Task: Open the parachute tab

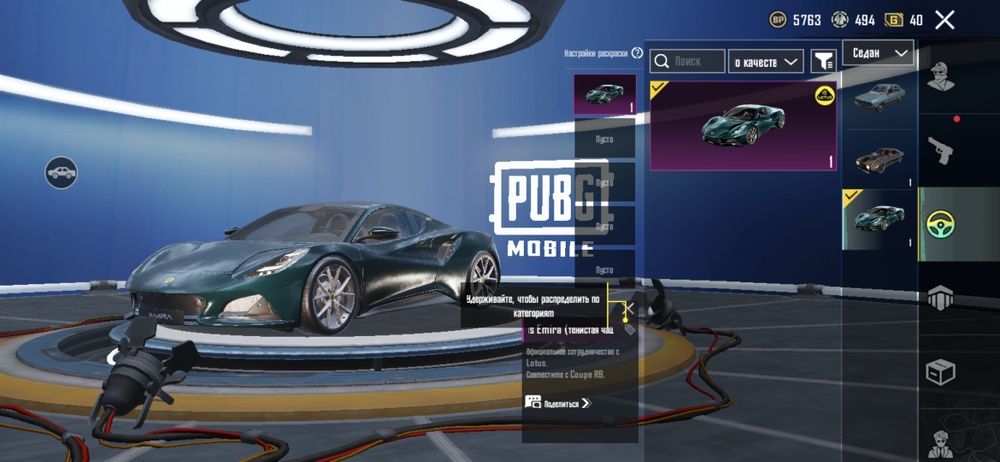Action: click(x=940, y=297)
